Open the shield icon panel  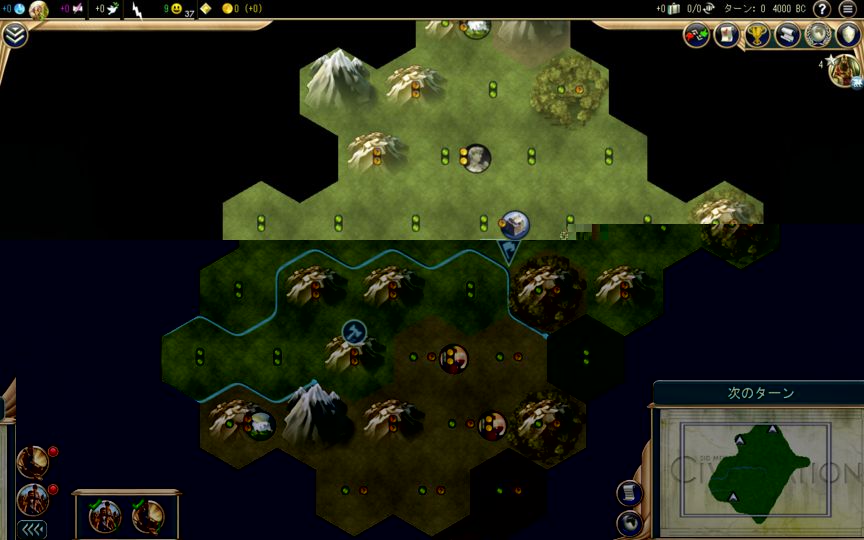coord(847,35)
